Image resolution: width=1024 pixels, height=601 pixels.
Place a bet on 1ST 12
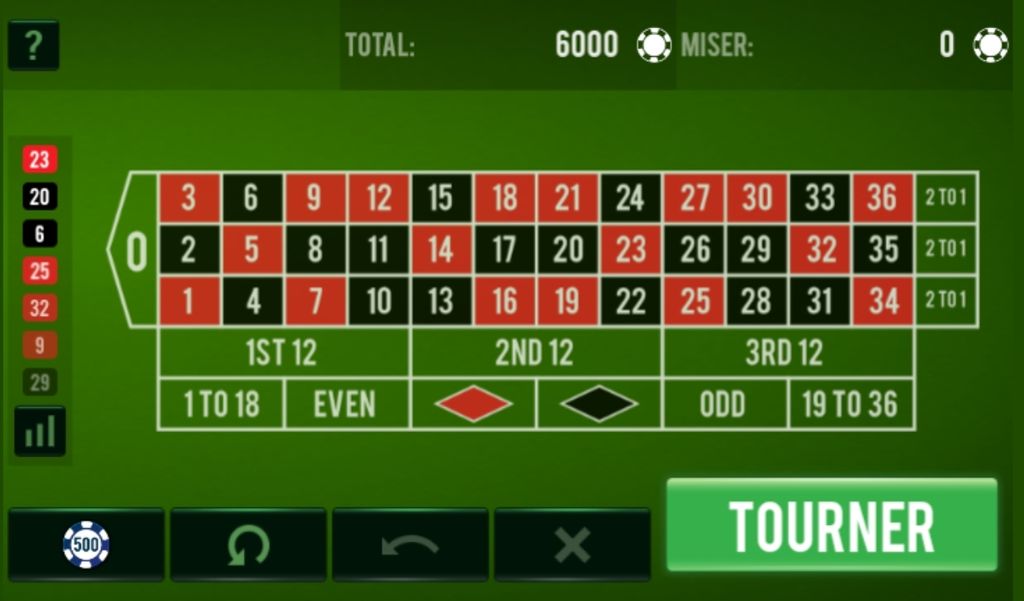pyautogui.click(x=284, y=353)
